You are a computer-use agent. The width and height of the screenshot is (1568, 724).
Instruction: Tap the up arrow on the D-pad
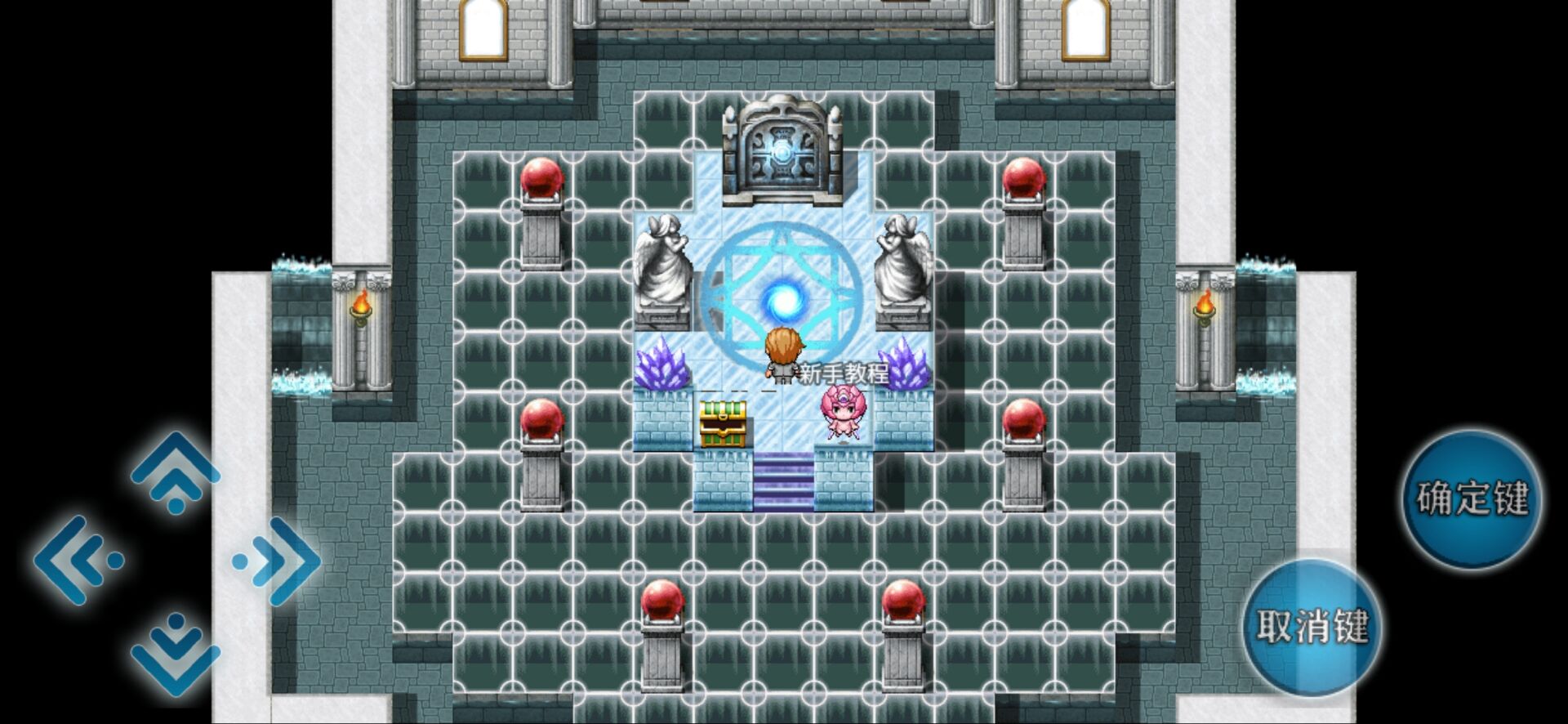point(176,473)
